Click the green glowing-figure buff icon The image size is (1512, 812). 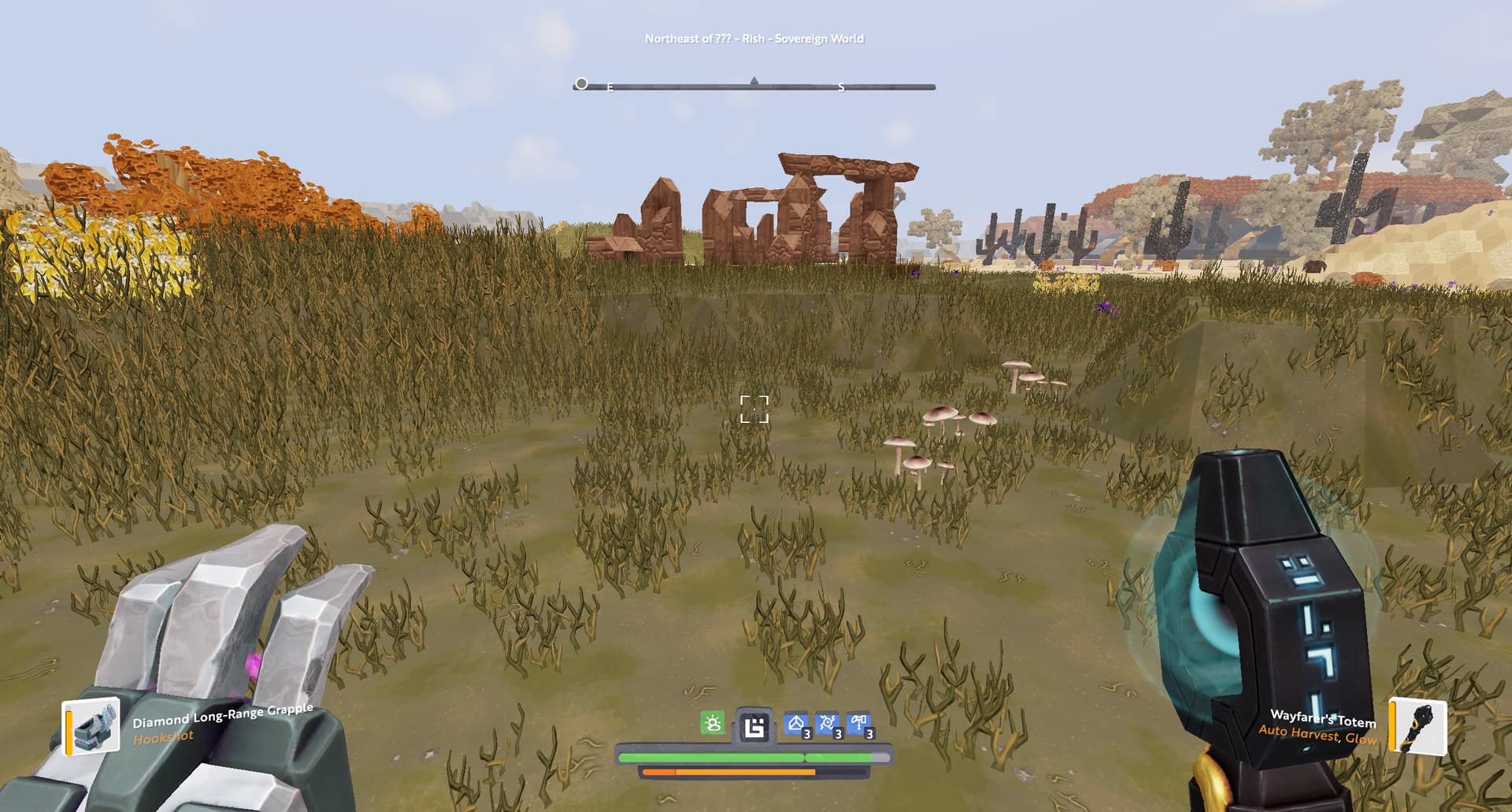coord(713,723)
